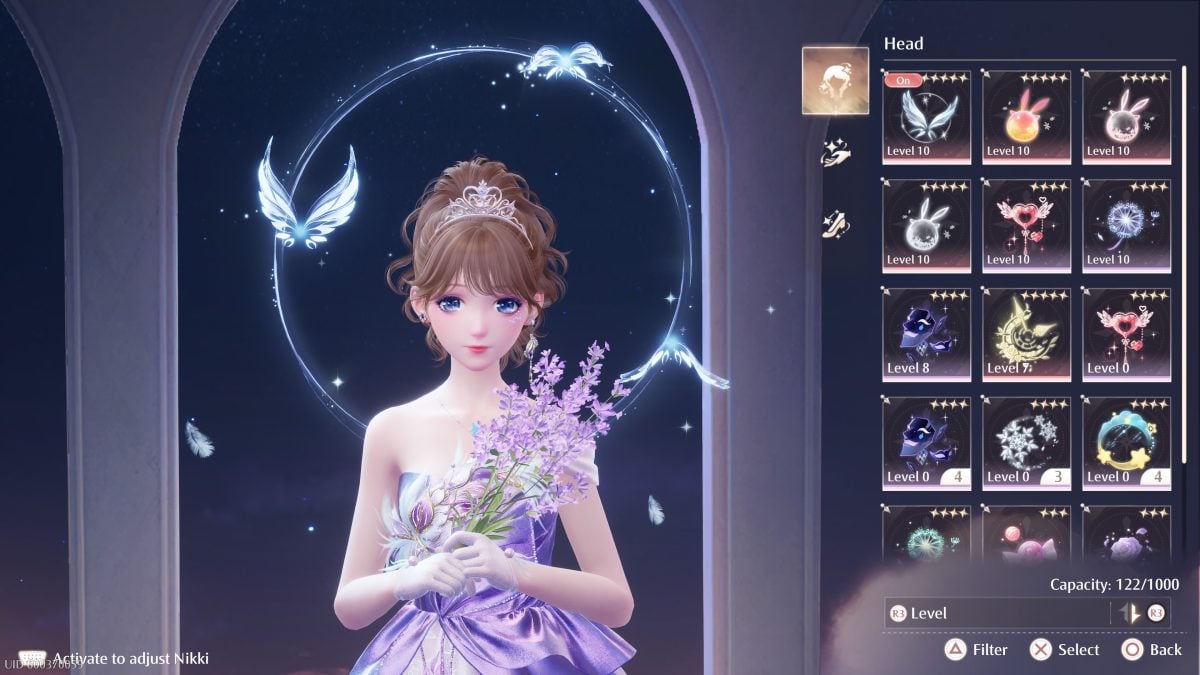
Task: Pick the white bunny Eureka
Action: point(926,225)
